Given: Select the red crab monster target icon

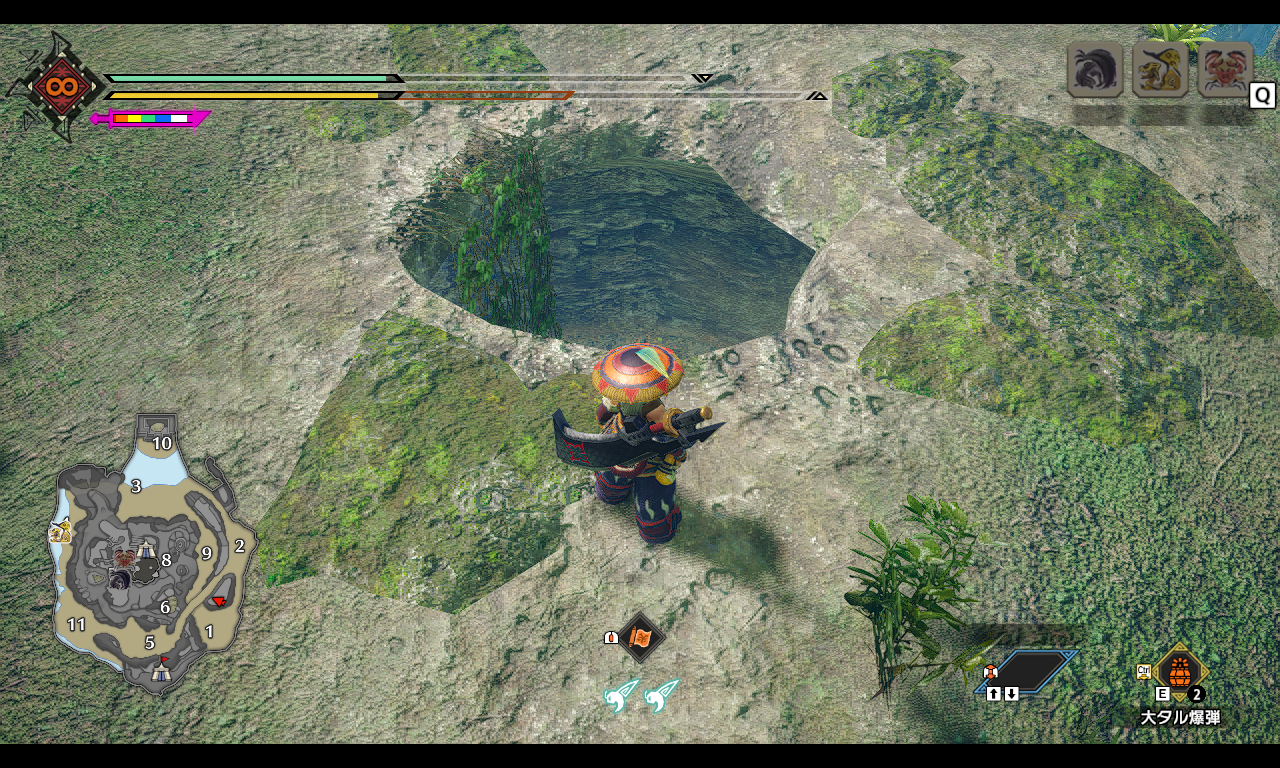Looking at the screenshot, I should tap(1225, 69).
